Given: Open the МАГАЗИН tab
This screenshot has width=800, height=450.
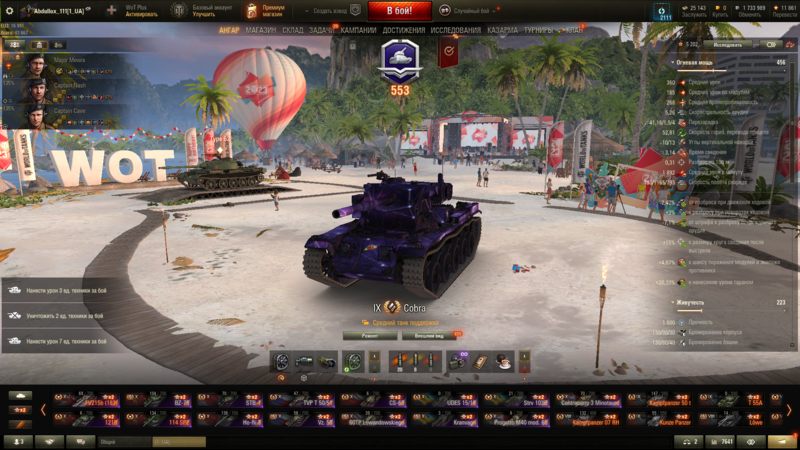Looking at the screenshot, I should coord(261,30).
